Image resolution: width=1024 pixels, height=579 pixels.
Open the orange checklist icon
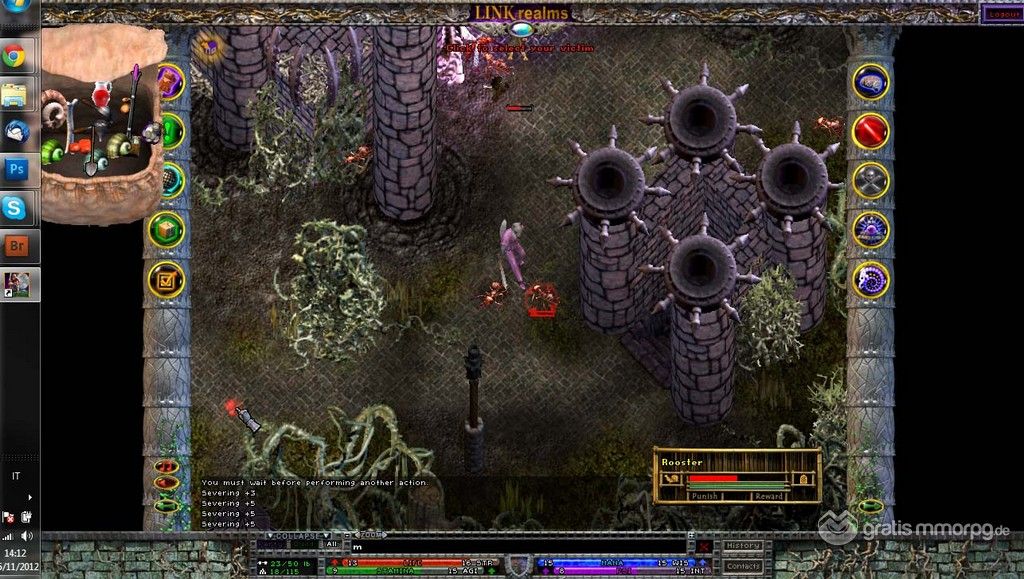pos(166,280)
